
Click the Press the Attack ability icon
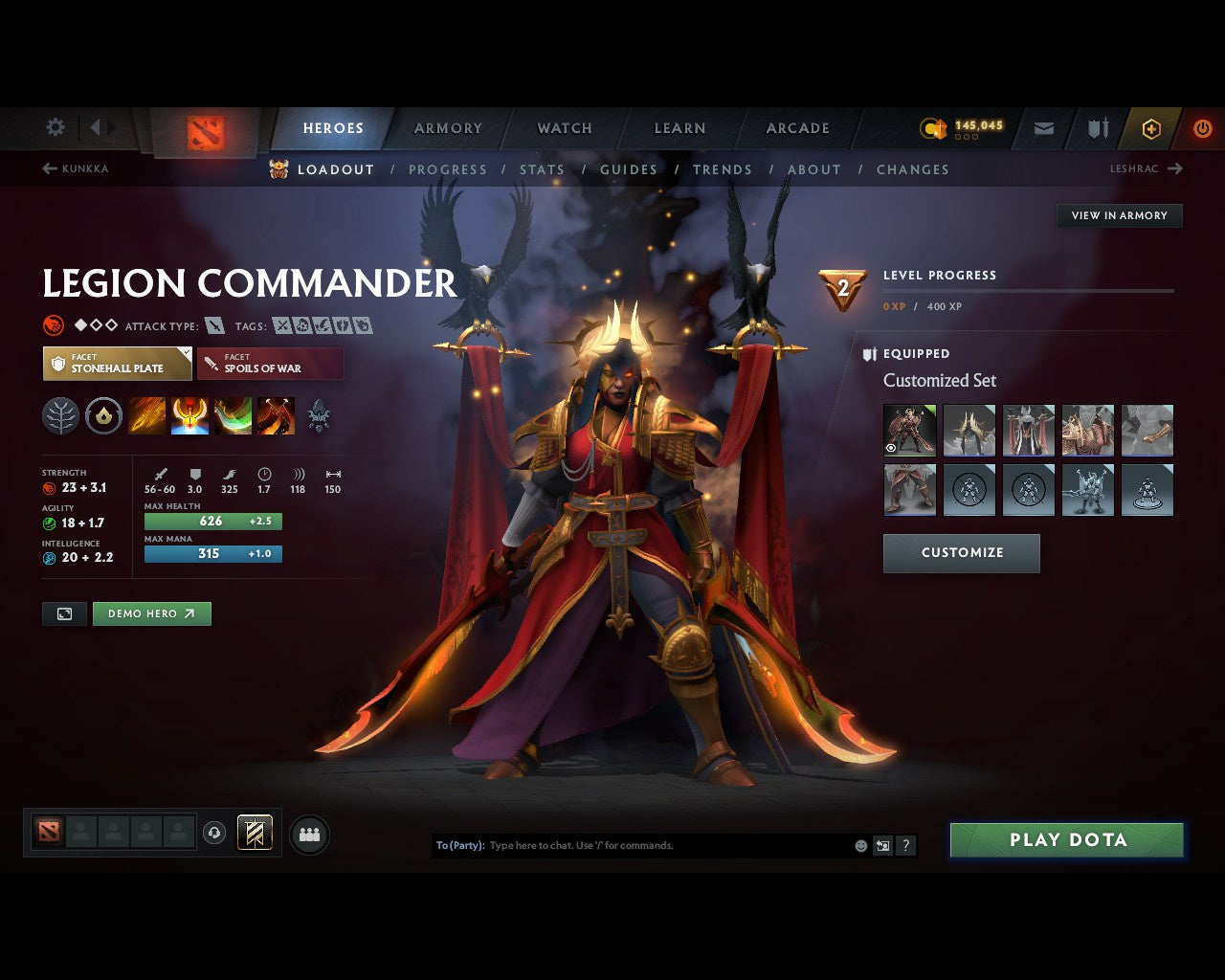click(x=189, y=415)
